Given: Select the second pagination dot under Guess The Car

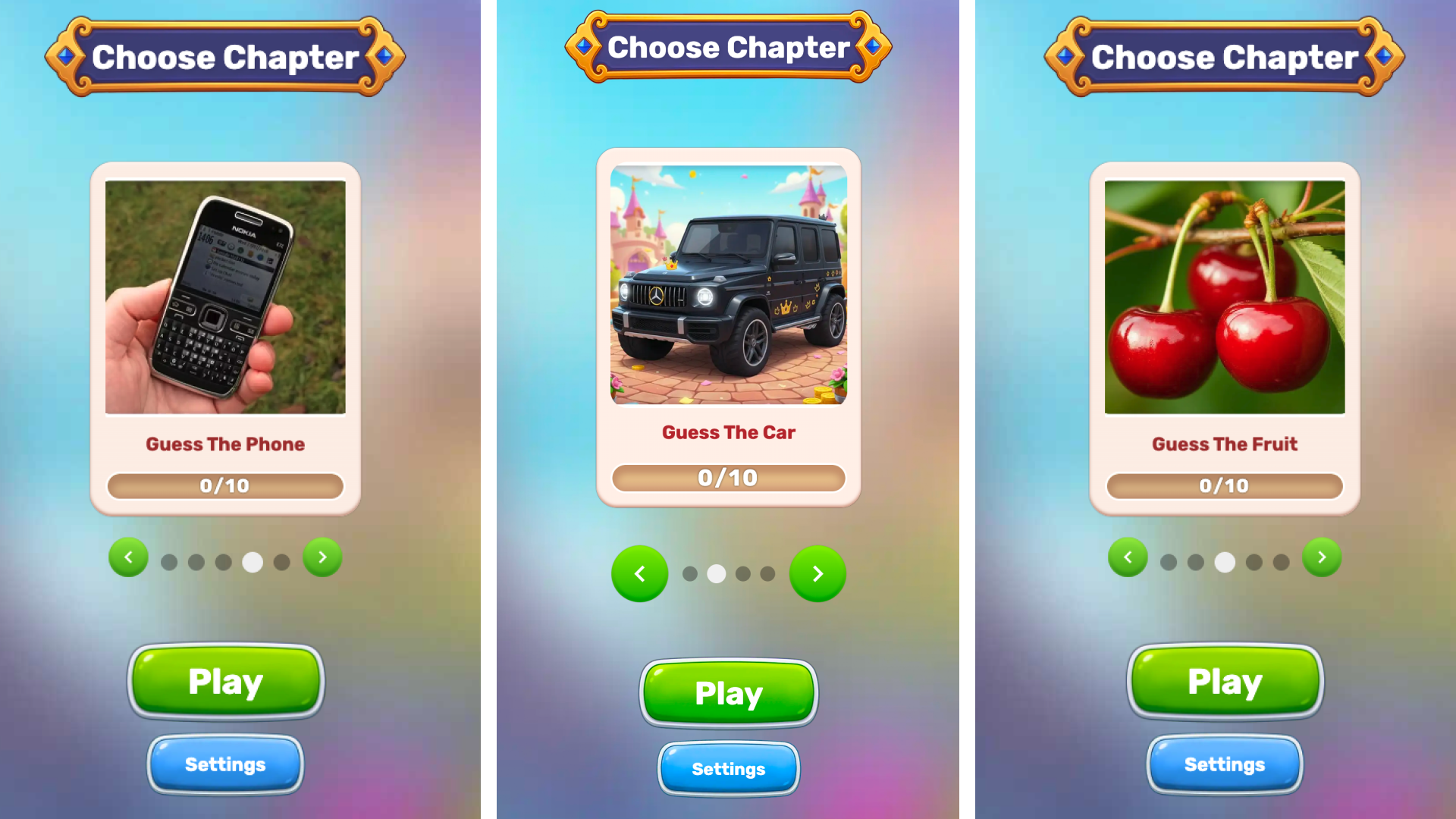Looking at the screenshot, I should [716, 574].
